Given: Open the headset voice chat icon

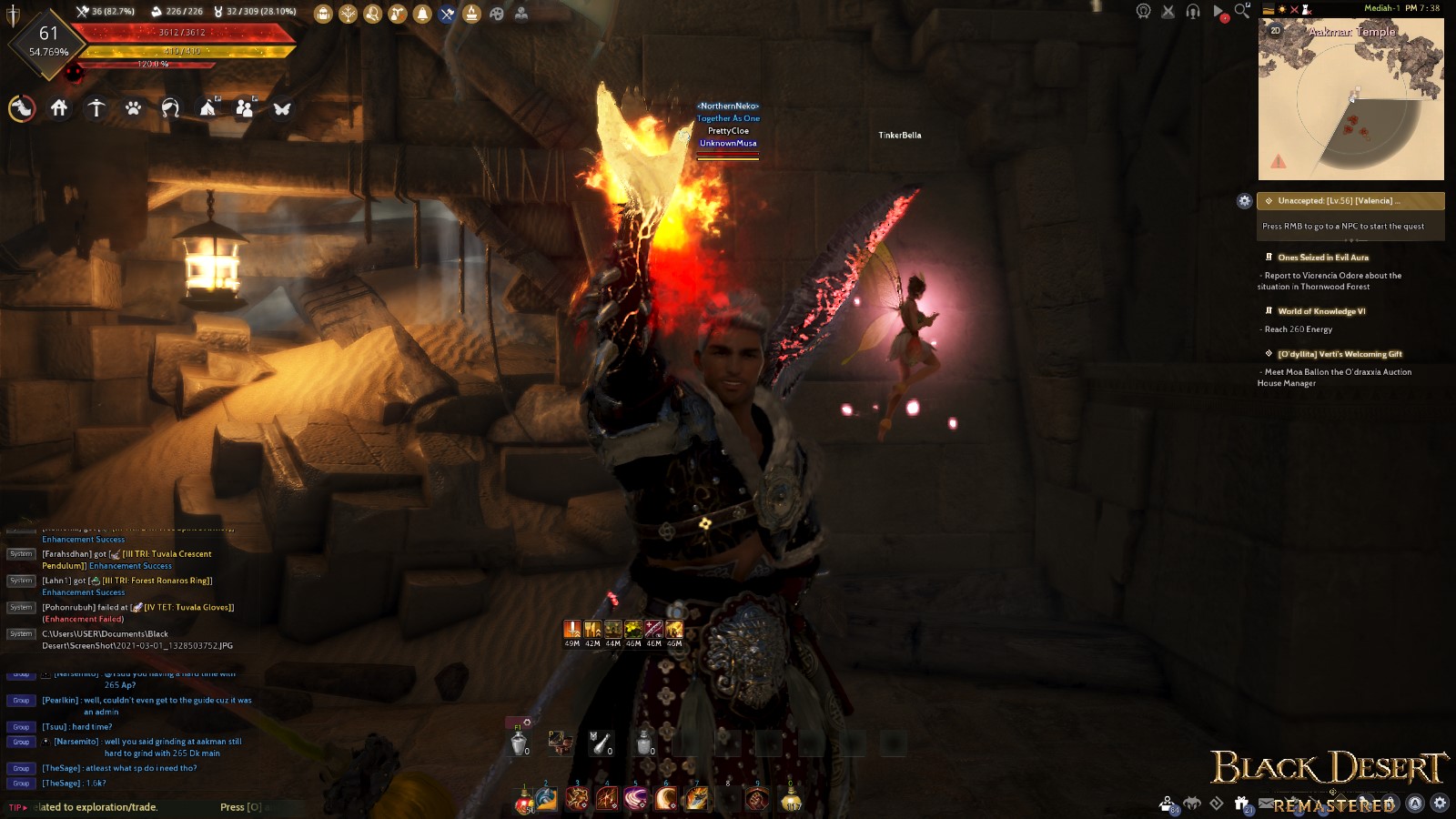Looking at the screenshot, I should pyautogui.click(x=1193, y=12).
